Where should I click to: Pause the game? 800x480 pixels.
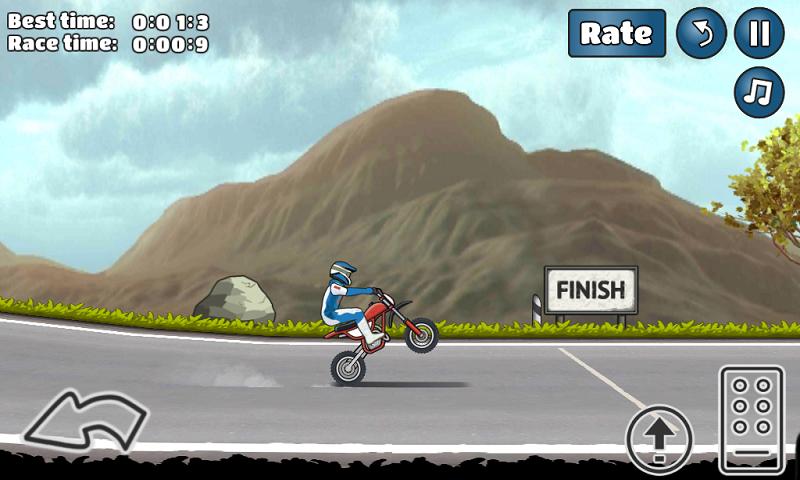[x=759, y=34]
